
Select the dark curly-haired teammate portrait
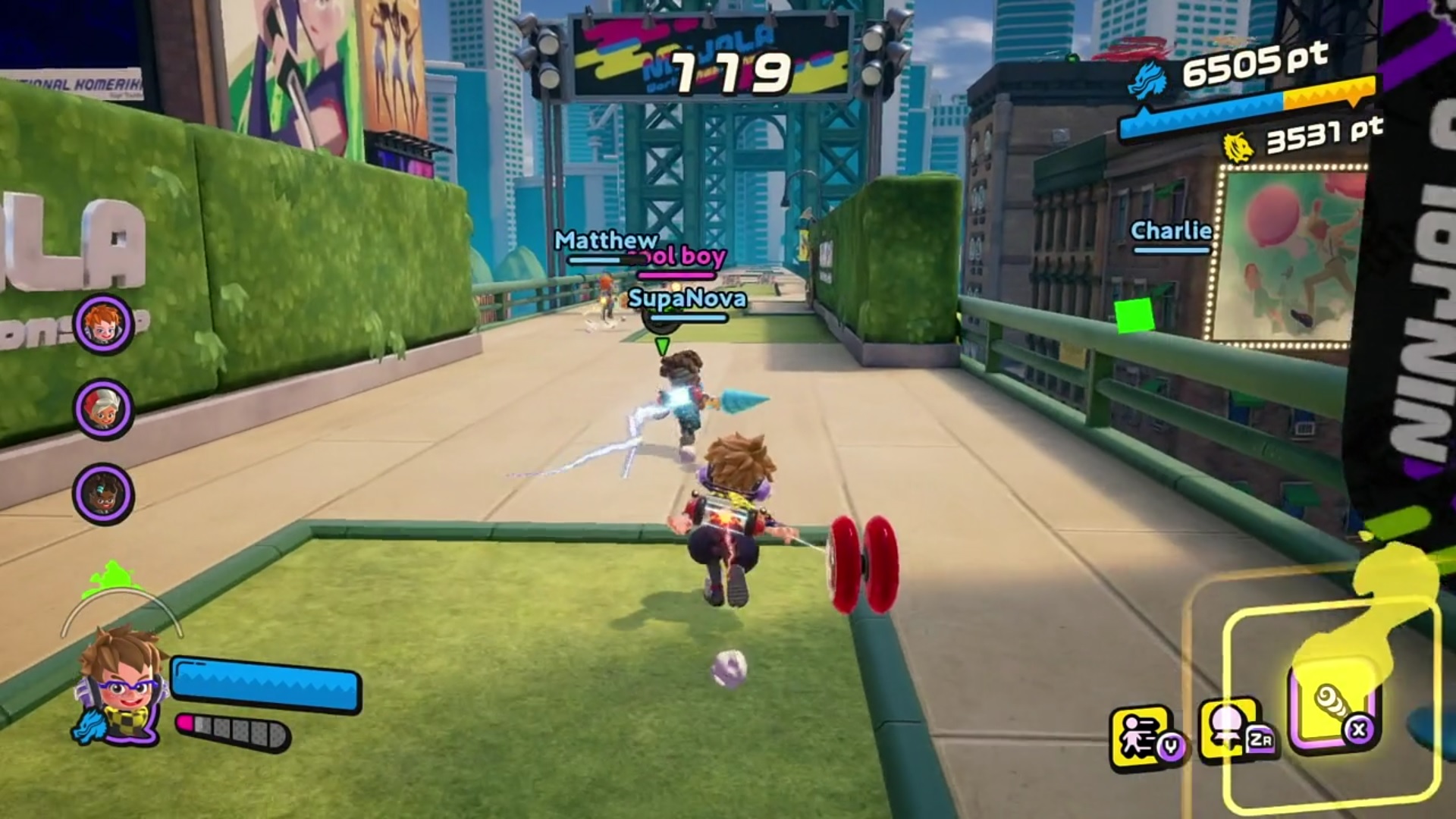click(x=103, y=494)
